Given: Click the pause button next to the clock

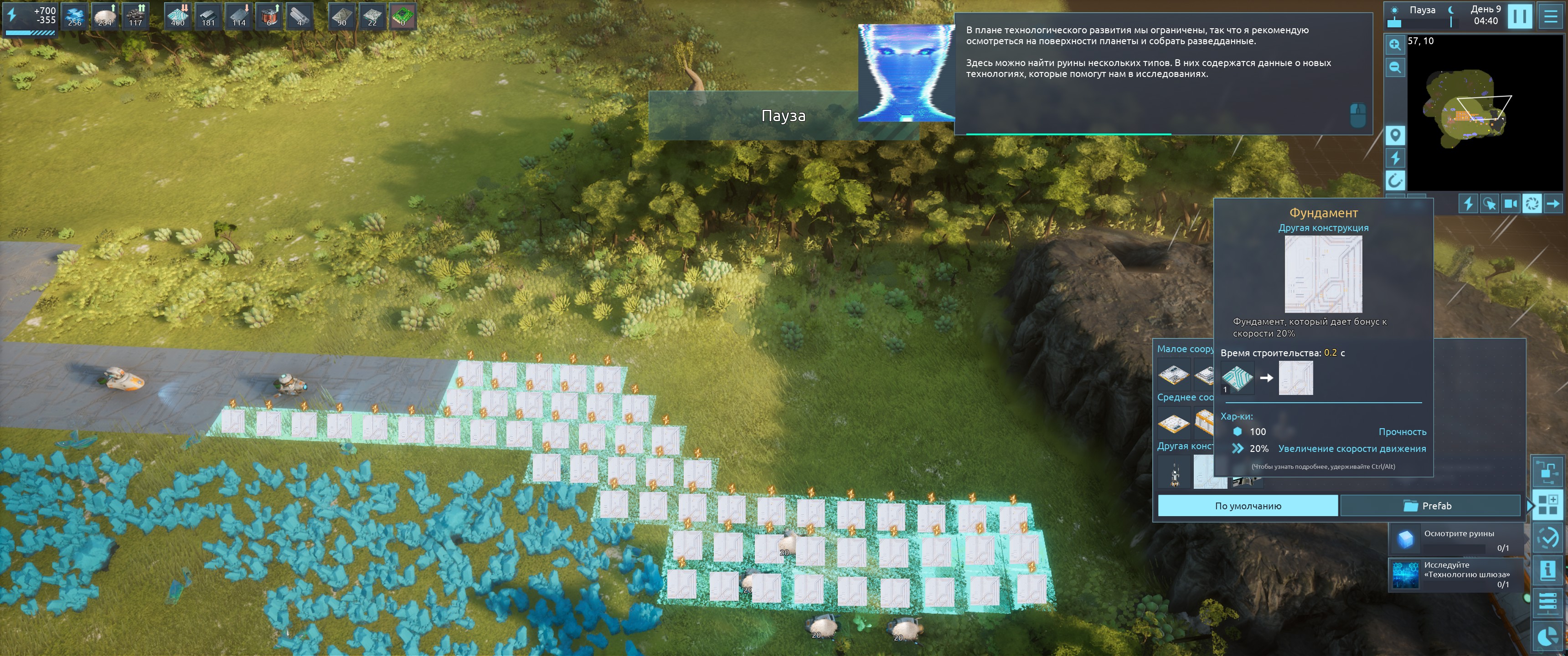Looking at the screenshot, I should point(1519,16).
